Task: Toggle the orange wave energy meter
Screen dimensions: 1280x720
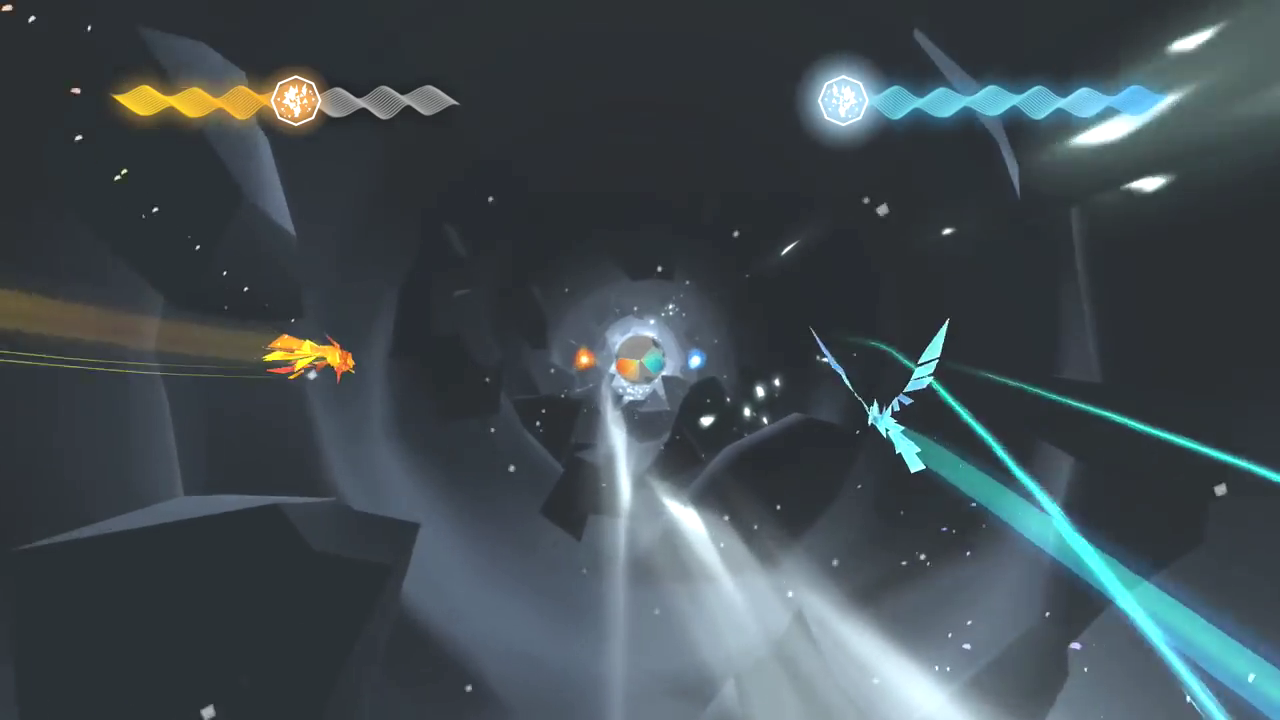Action: 190,100
